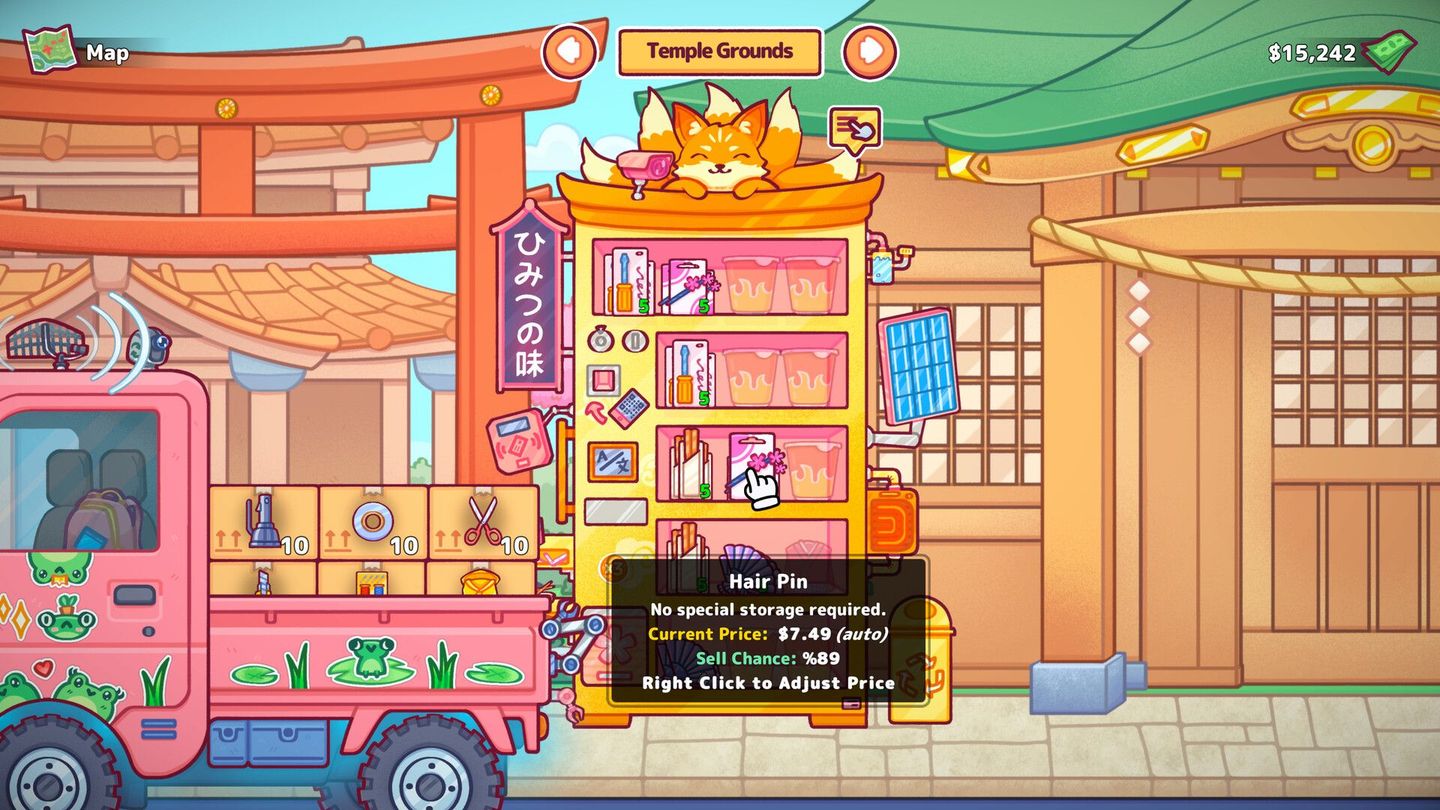Select the calculator phone gadget
The height and width of the screenshot is (810, 1440).
coord(629,408)
